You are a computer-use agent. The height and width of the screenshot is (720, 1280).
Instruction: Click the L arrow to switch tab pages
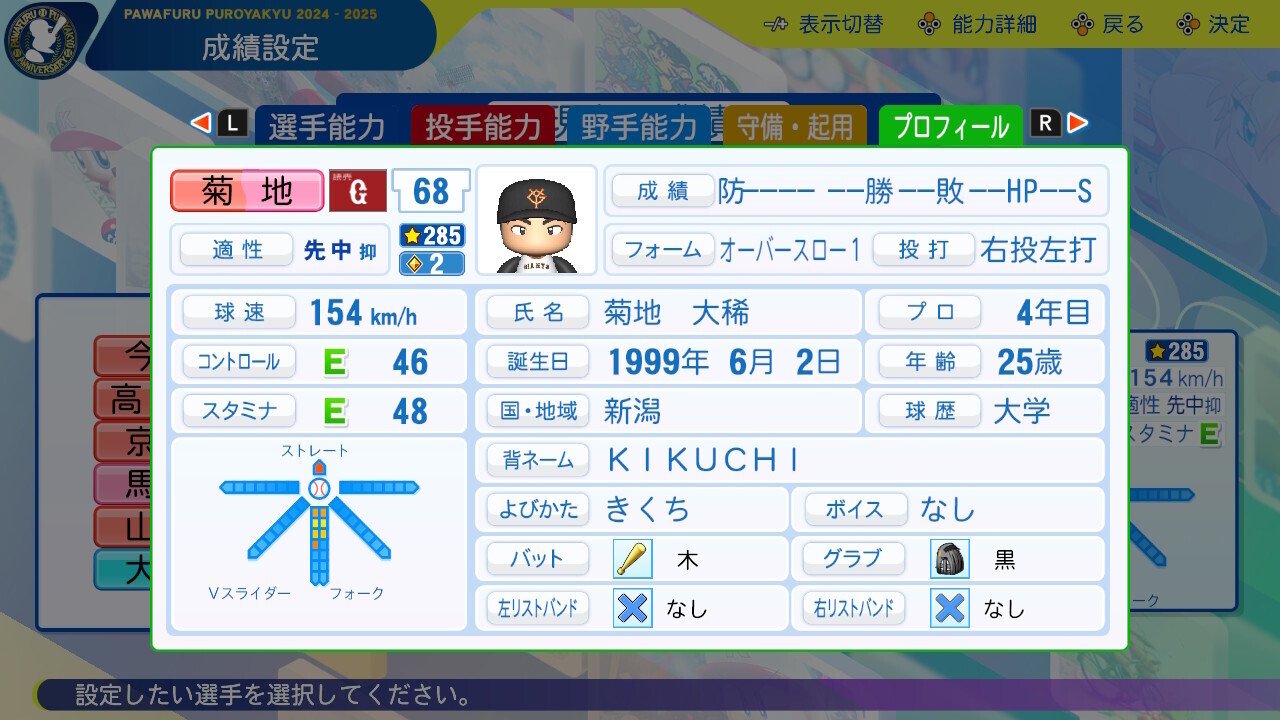click(x=203, y=120)
